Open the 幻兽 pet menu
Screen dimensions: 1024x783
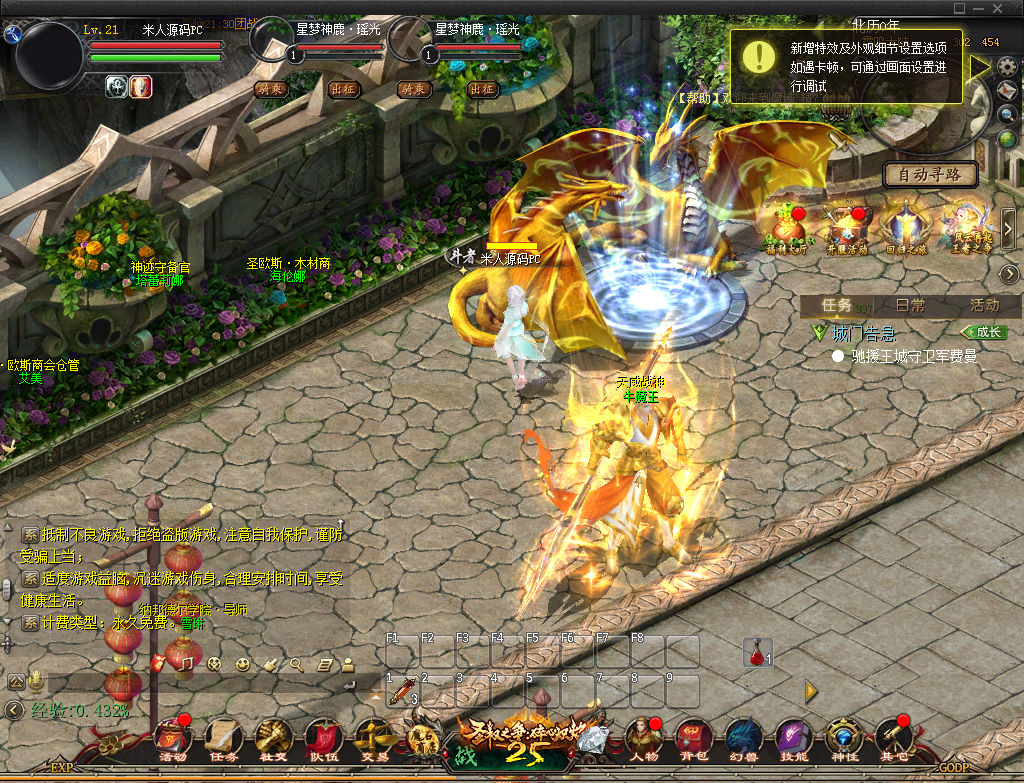742,739
